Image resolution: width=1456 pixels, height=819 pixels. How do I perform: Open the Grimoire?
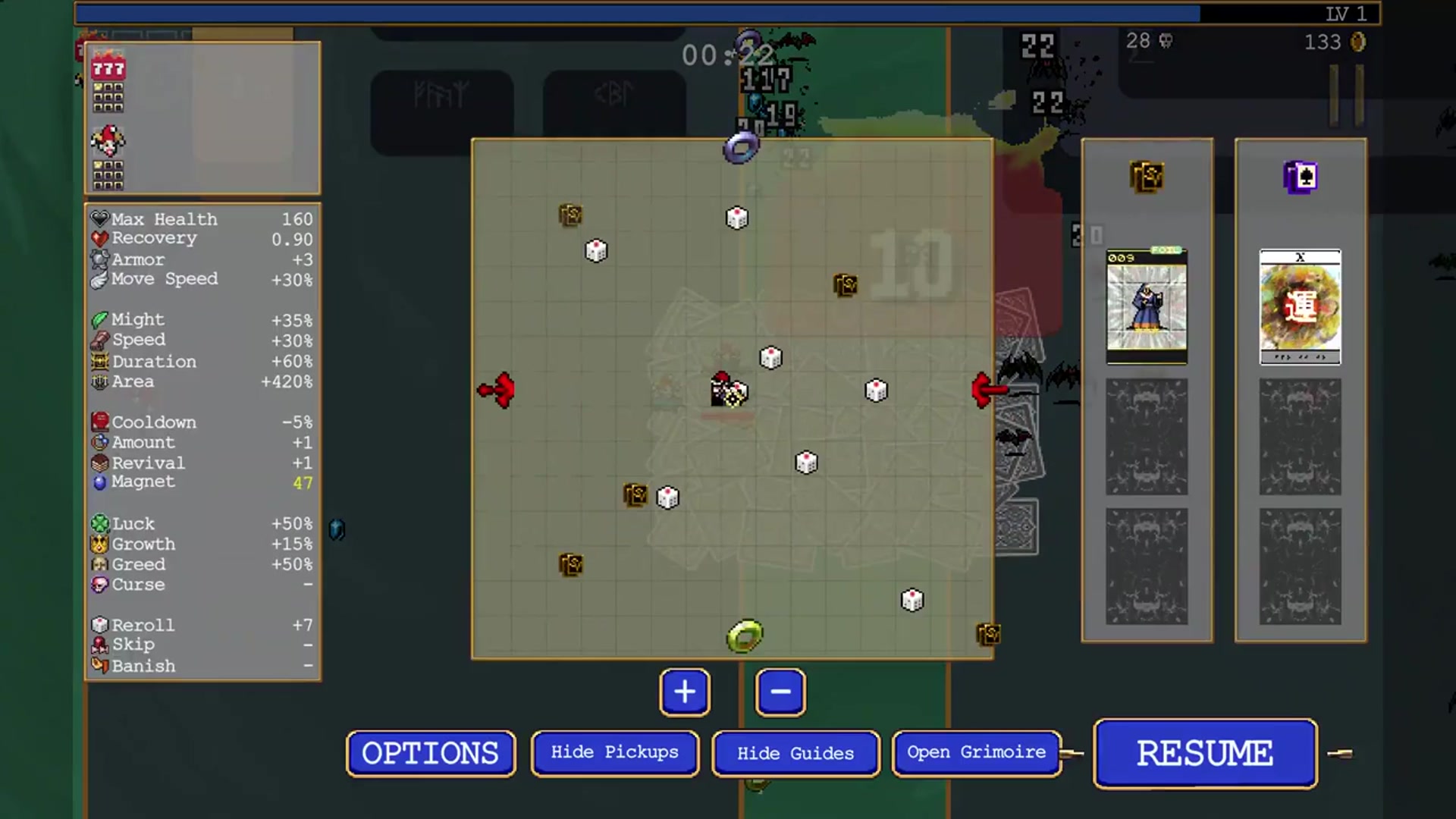click(x=976, y=753)
